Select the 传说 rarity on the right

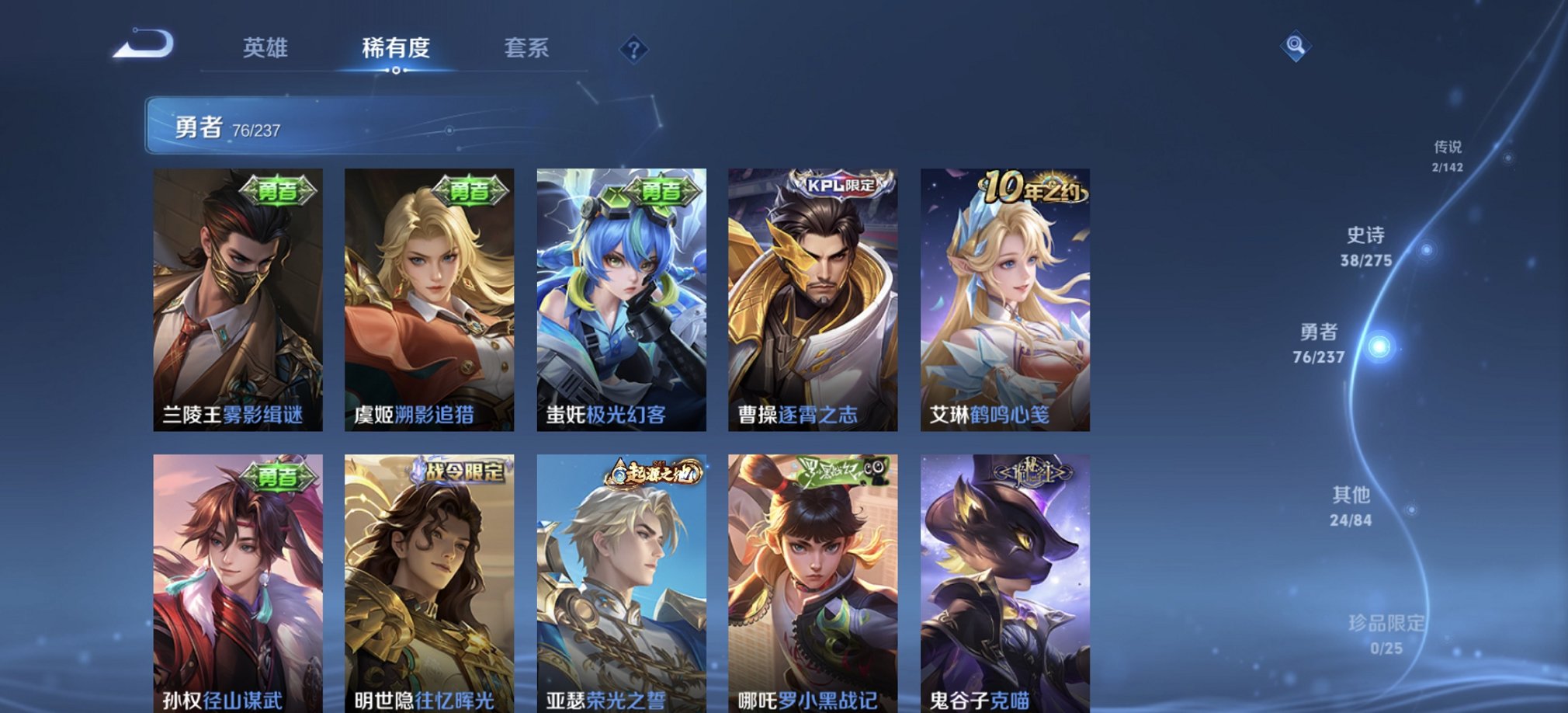pos(1448,152)
